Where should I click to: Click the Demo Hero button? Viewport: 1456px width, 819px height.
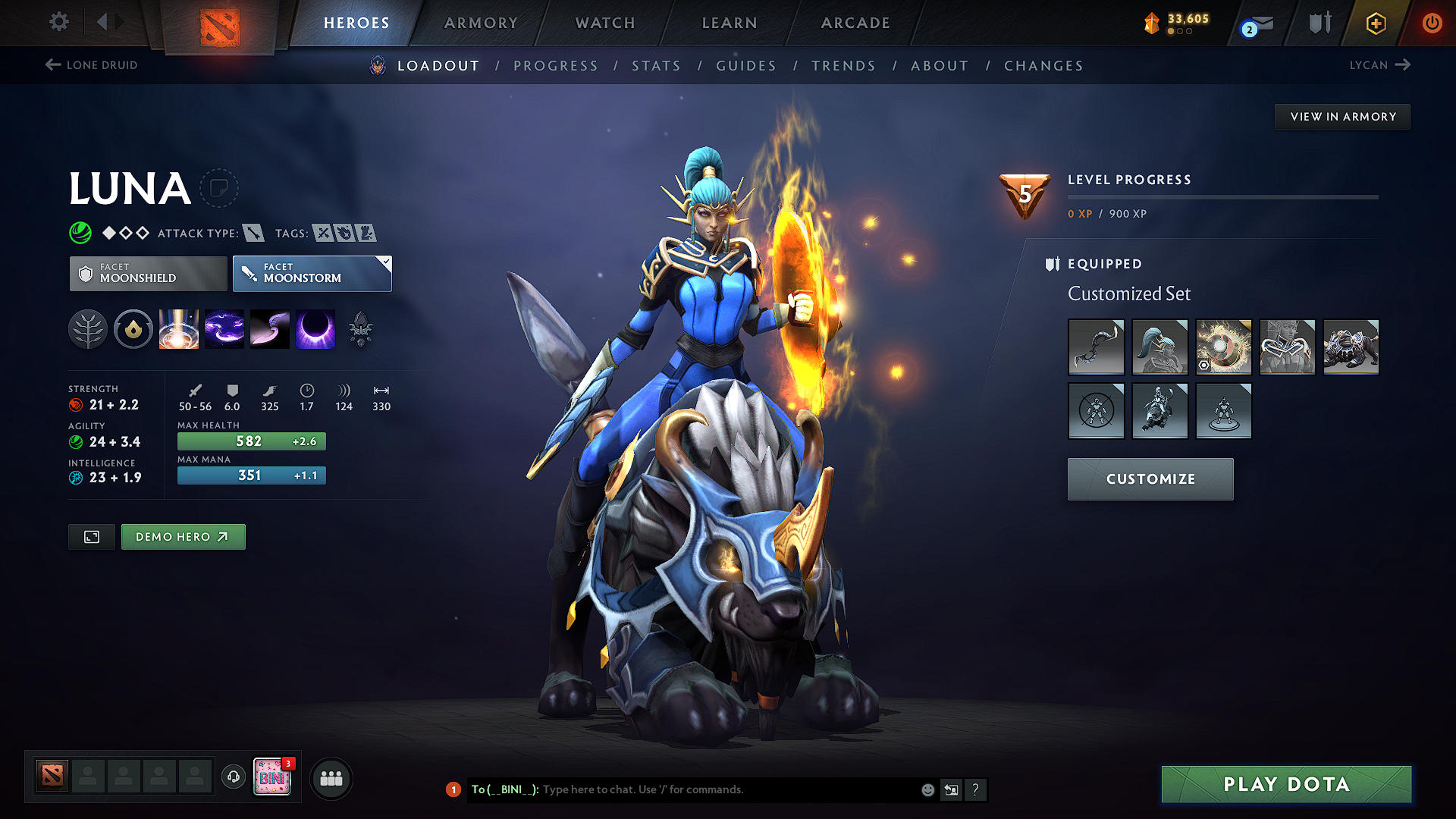[183, 536]
